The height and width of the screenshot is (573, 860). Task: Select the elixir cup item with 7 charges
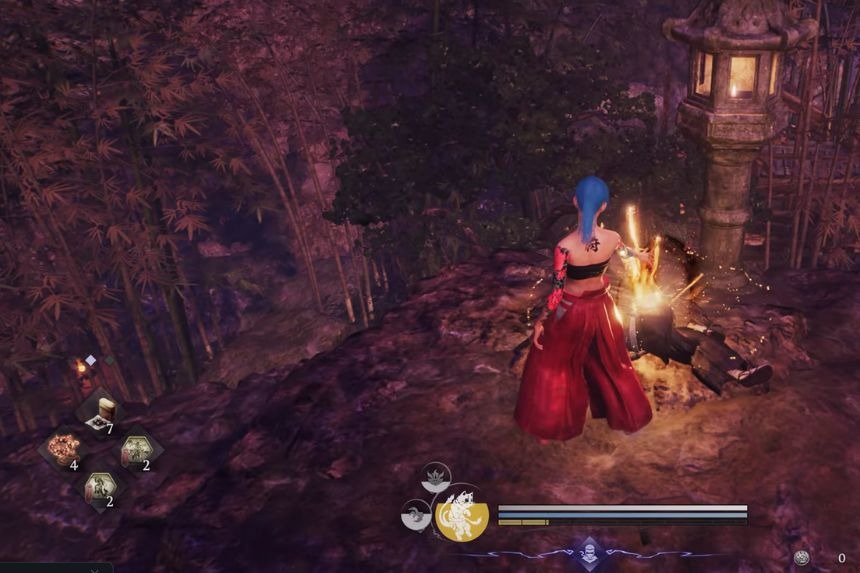pyautogui.click(x=103, y=410)
